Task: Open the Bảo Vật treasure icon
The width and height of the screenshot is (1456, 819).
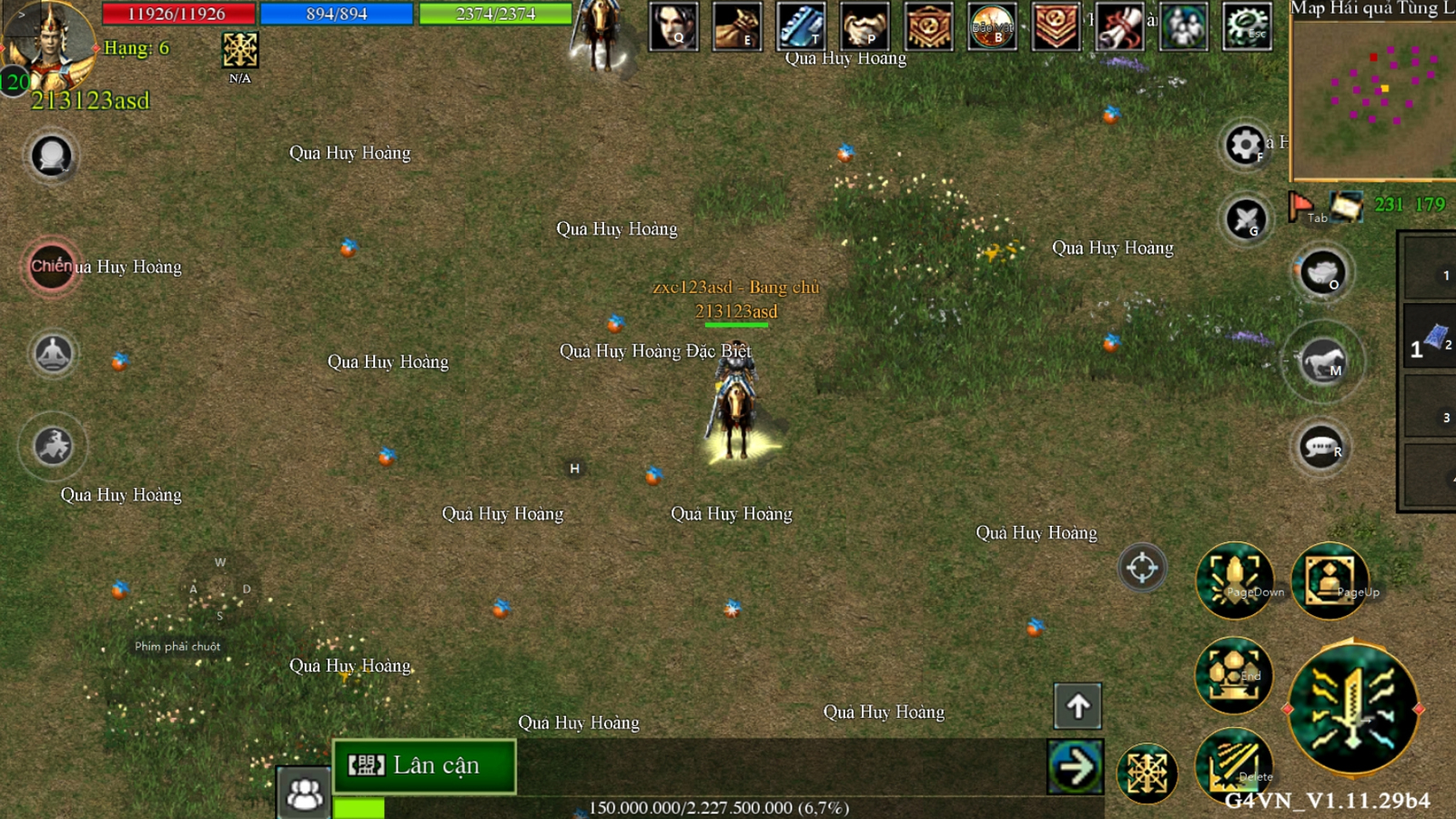Action: pos(992,26)
